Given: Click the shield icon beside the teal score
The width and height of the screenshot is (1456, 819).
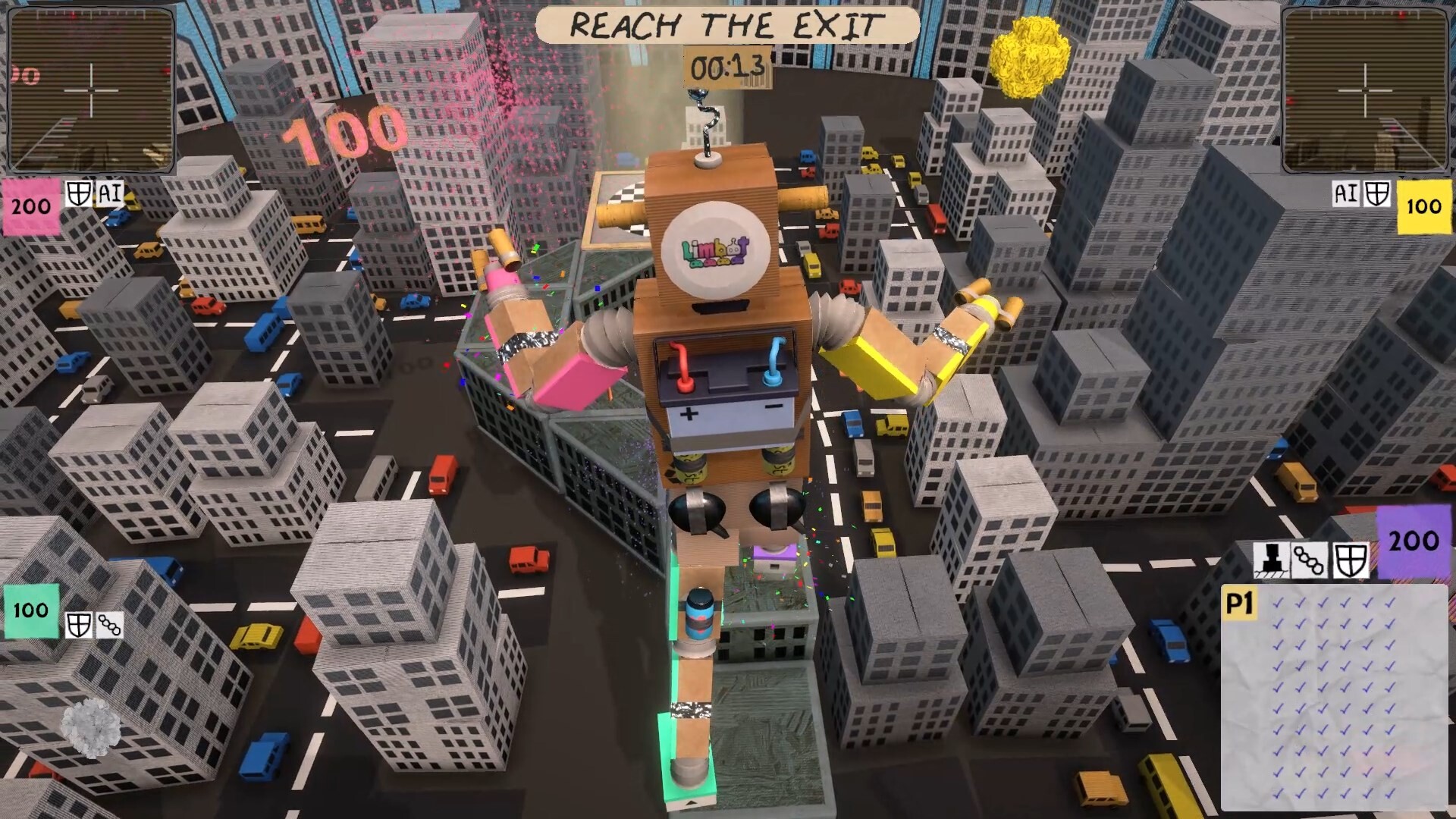Looking at the screenshot, I should [x=78, y=626].
